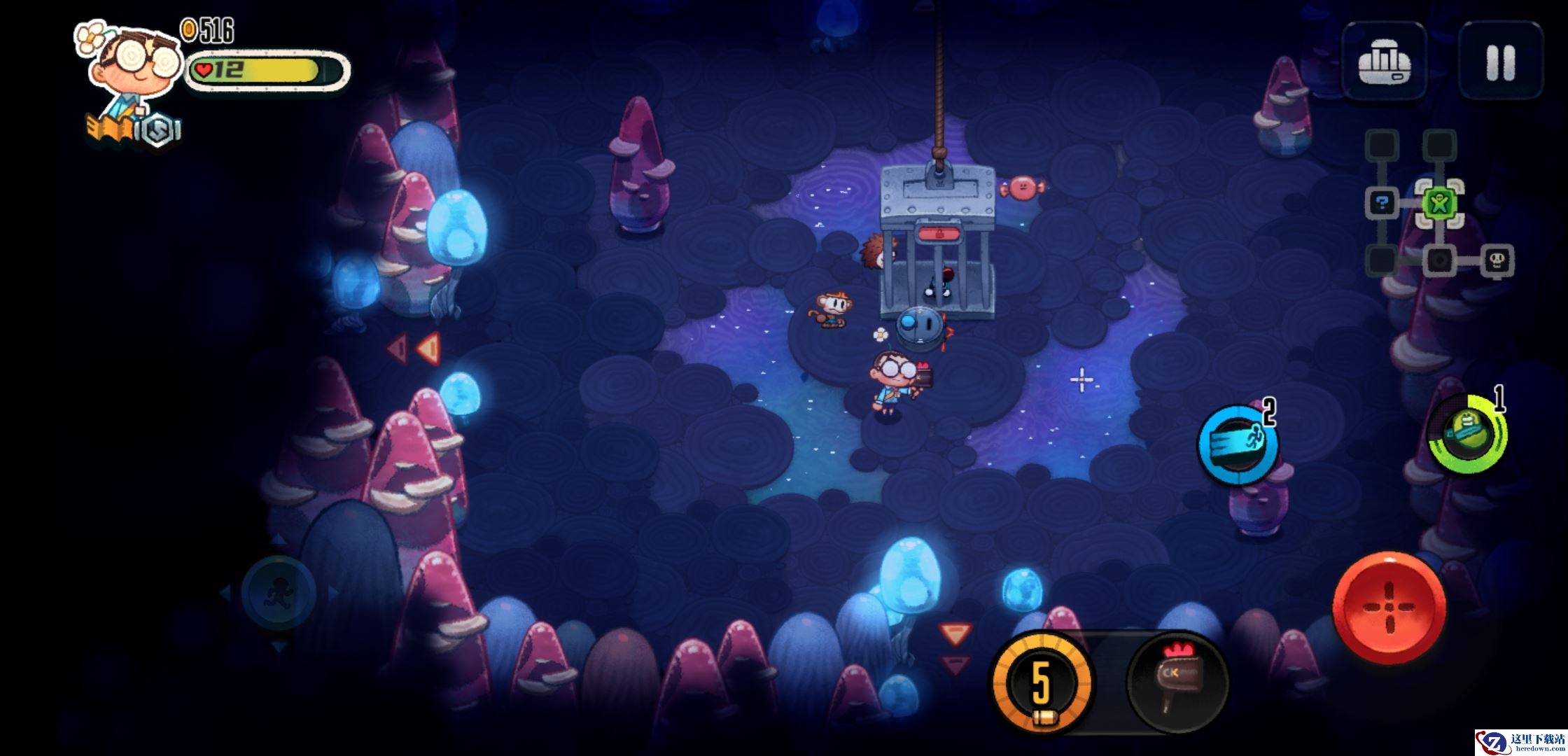The image size is (1568, 756).
Task: Tap the red crosshair fire button
Action: [x=1389, y=607]
